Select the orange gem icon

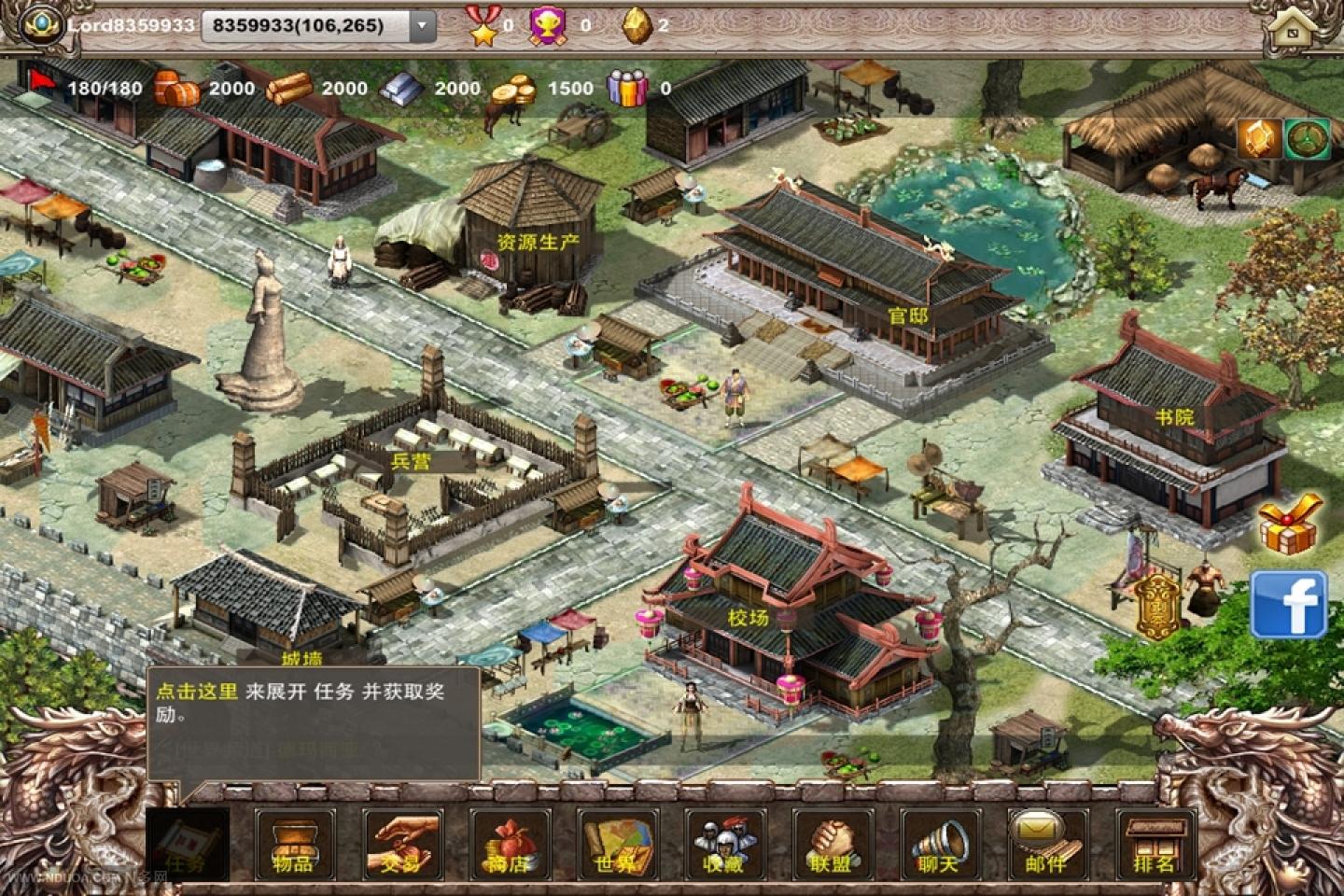pos(1259,139)
